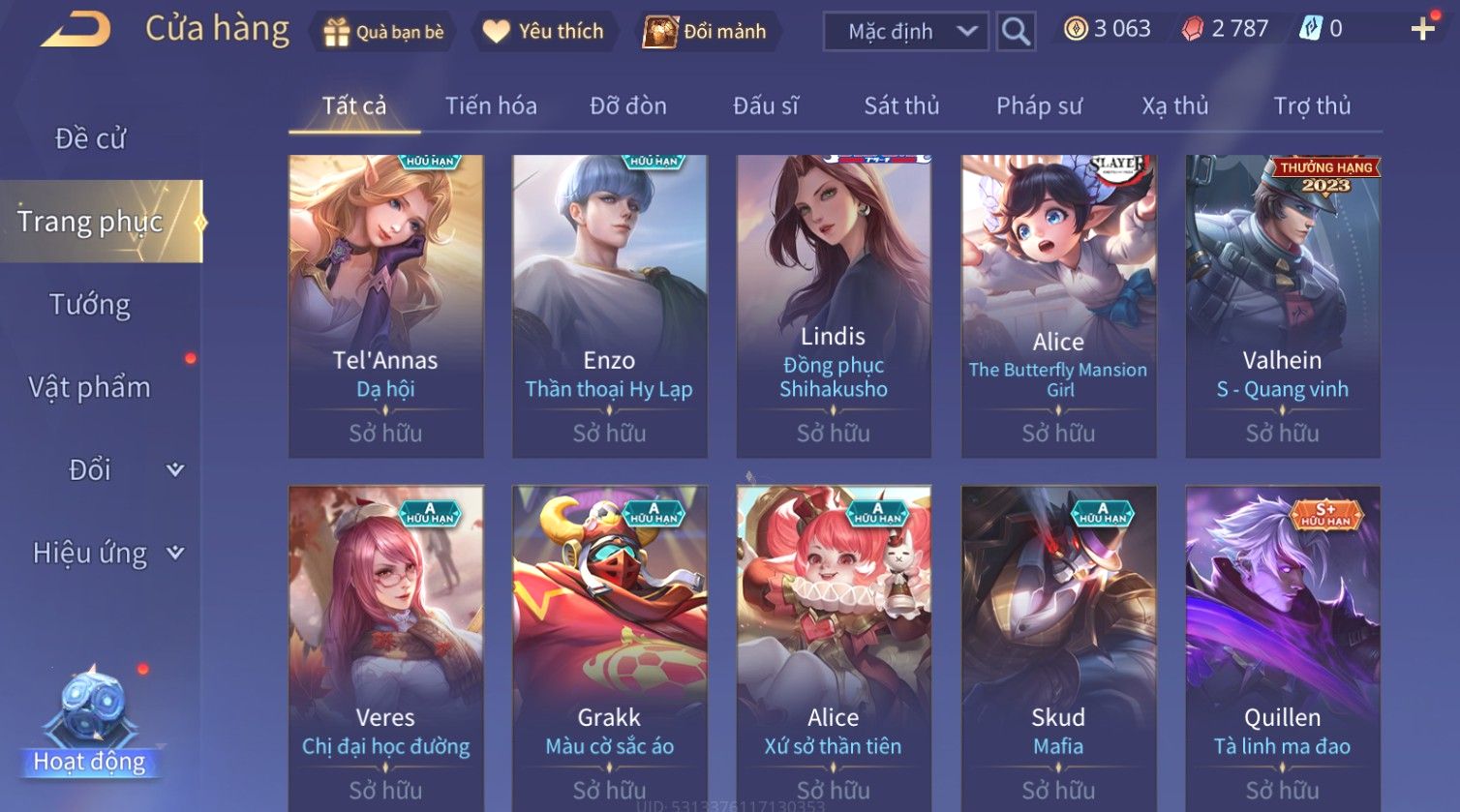
Task: Select the Tel'Annas Dạ hội skin card
Action: tap(385, 306)
